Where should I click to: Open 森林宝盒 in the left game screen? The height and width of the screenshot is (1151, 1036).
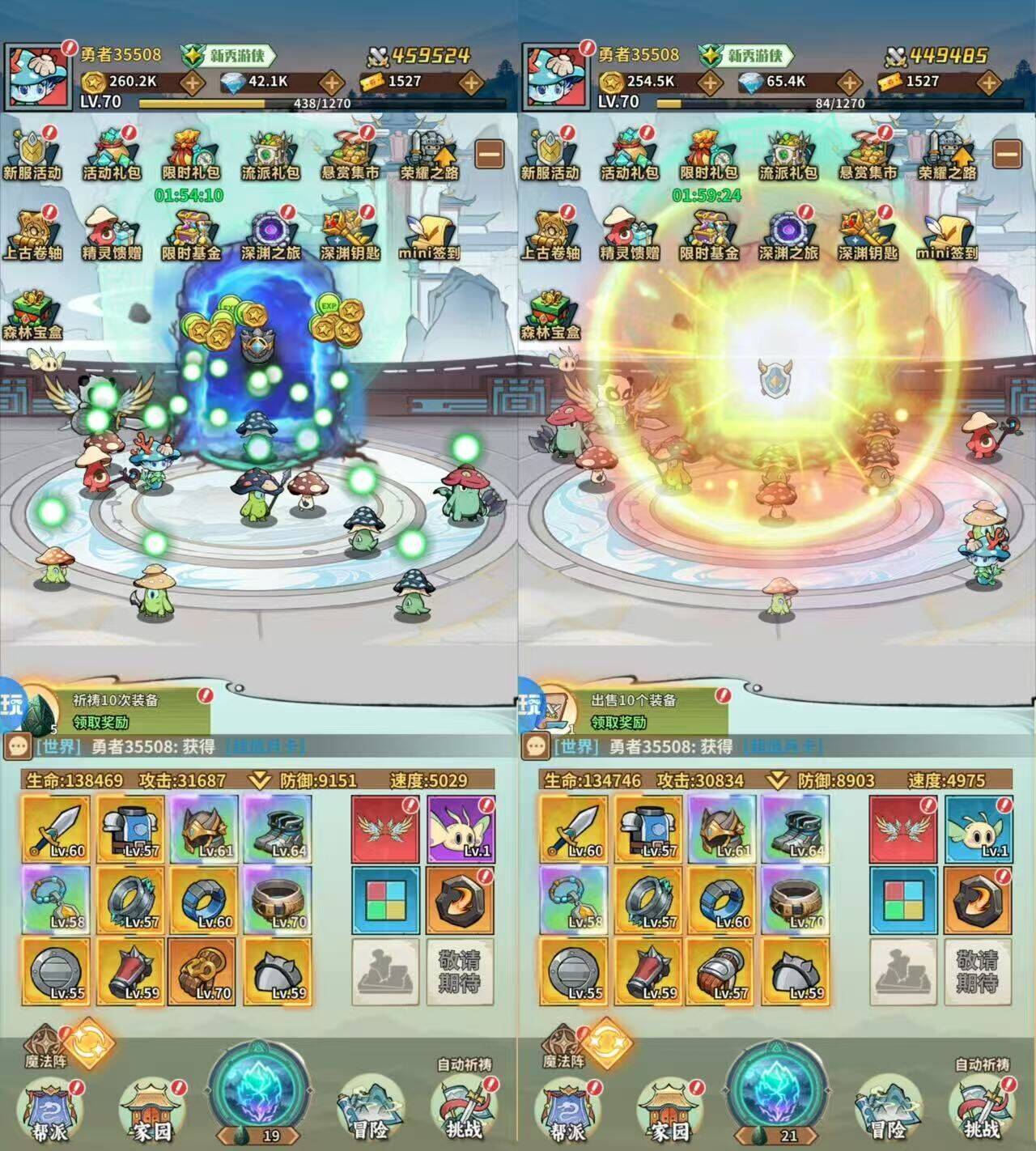pos(32,314)
